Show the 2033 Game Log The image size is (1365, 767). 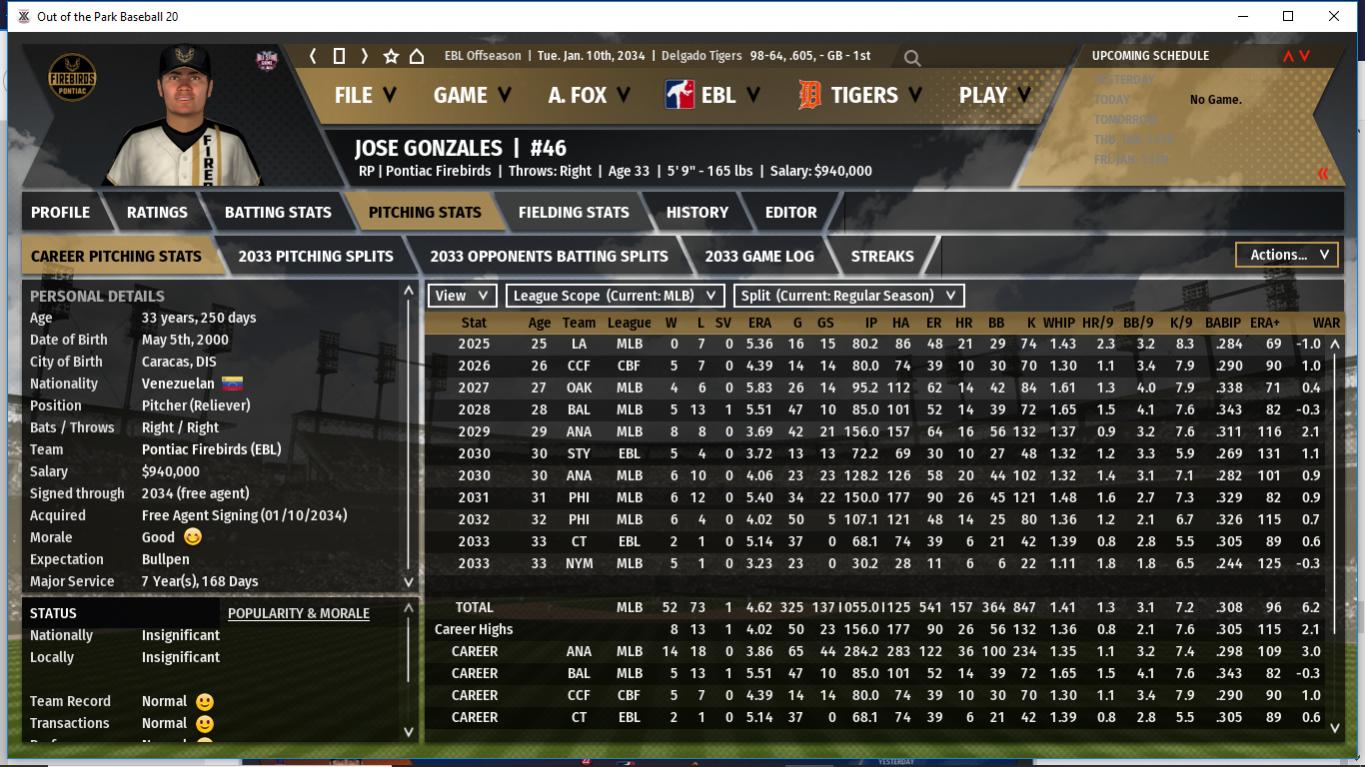click(759, 256)
